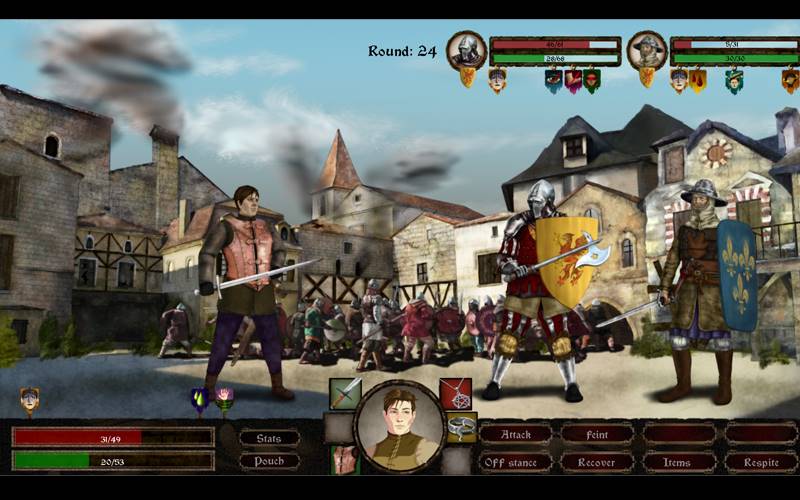Select the Feint action
Screen dimensions: 800x500
tap(596, 434)
